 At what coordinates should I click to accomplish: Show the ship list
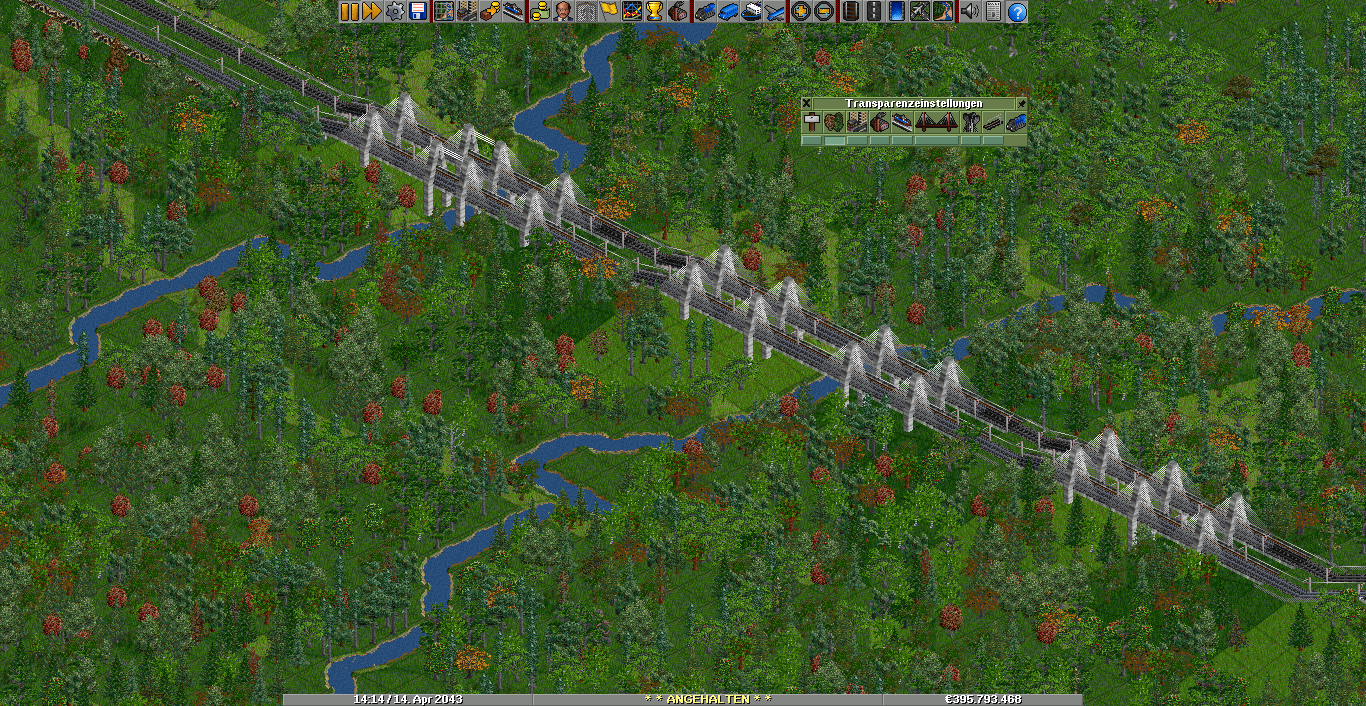pyautogui.click(x=751, y=12)
